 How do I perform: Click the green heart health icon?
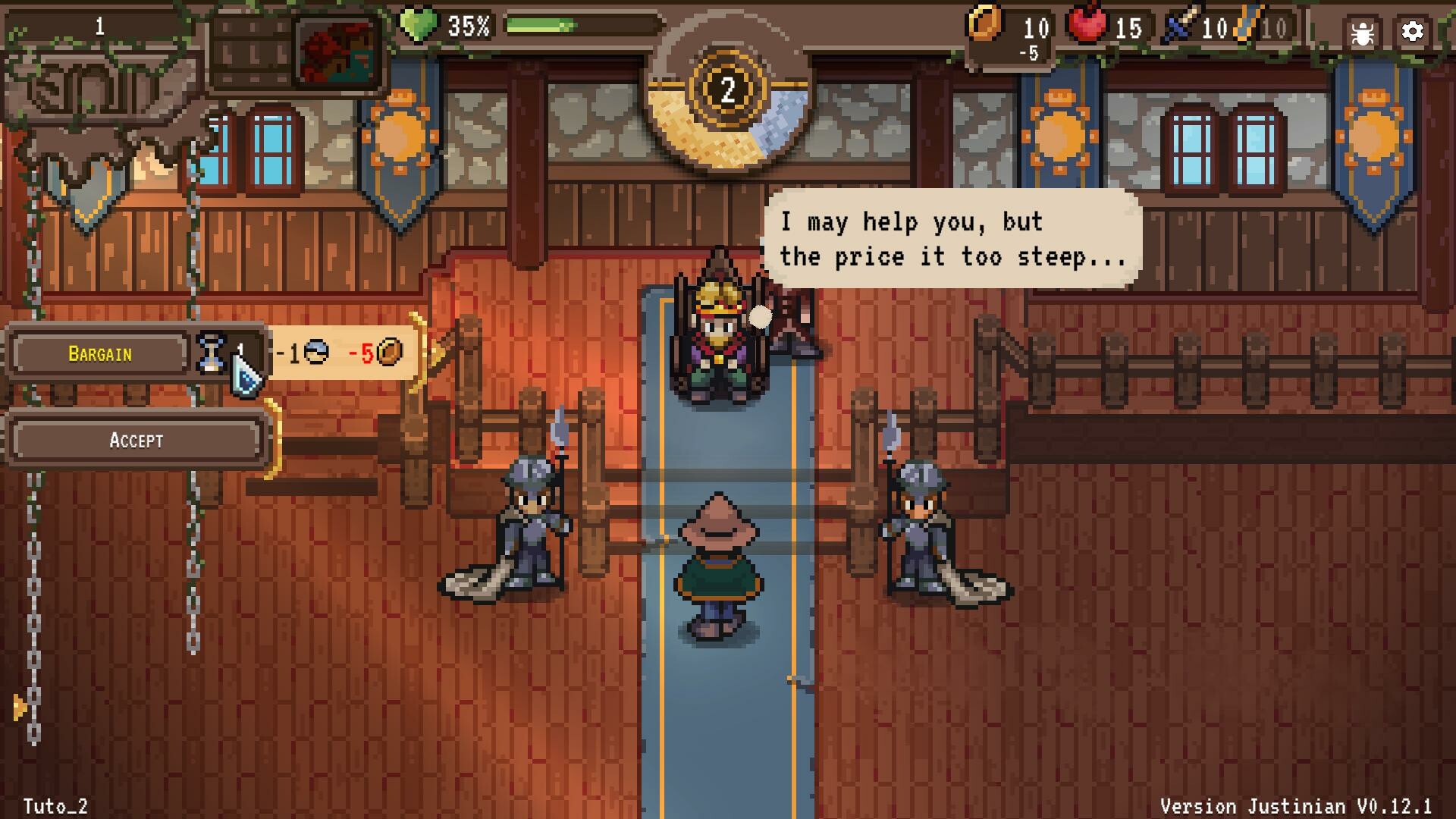[418, 24]
